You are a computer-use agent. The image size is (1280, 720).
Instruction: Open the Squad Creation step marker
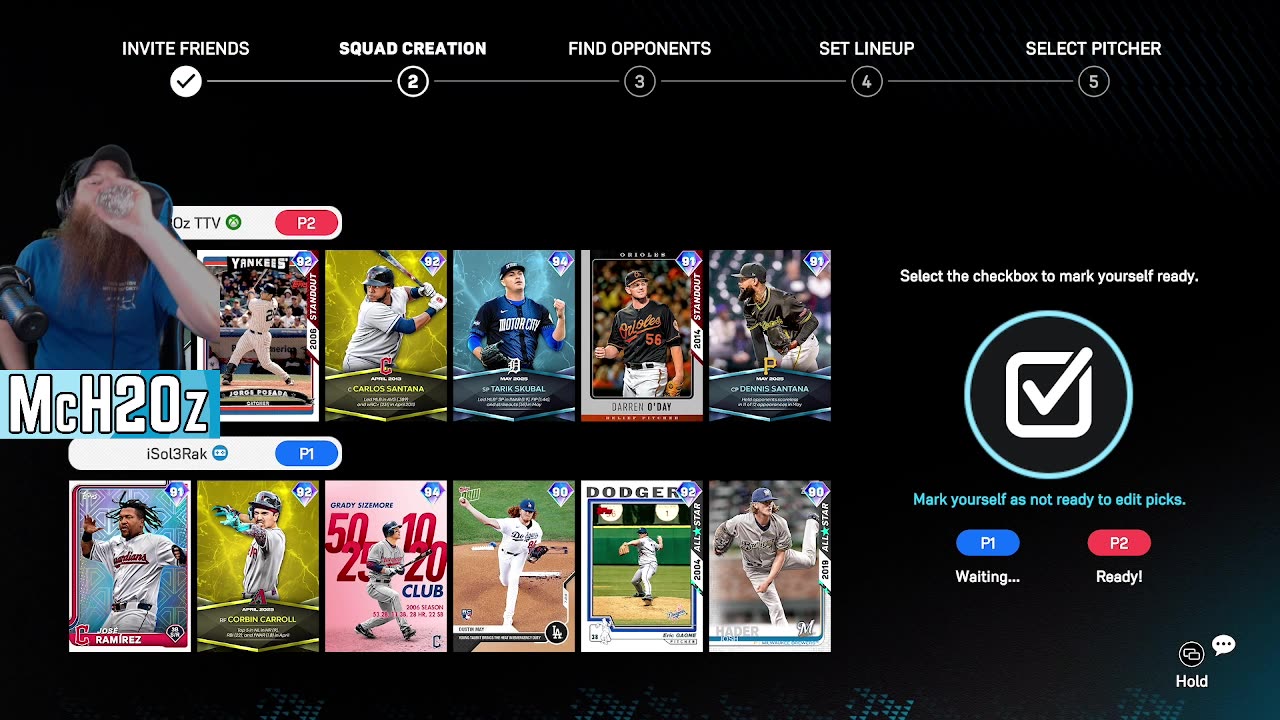[x=413, y=82]
